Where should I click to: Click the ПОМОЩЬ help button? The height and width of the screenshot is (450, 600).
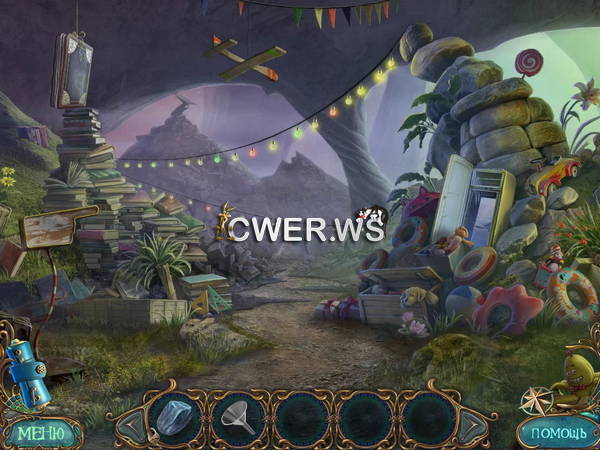pyautogui.click(x=556, y=432)
